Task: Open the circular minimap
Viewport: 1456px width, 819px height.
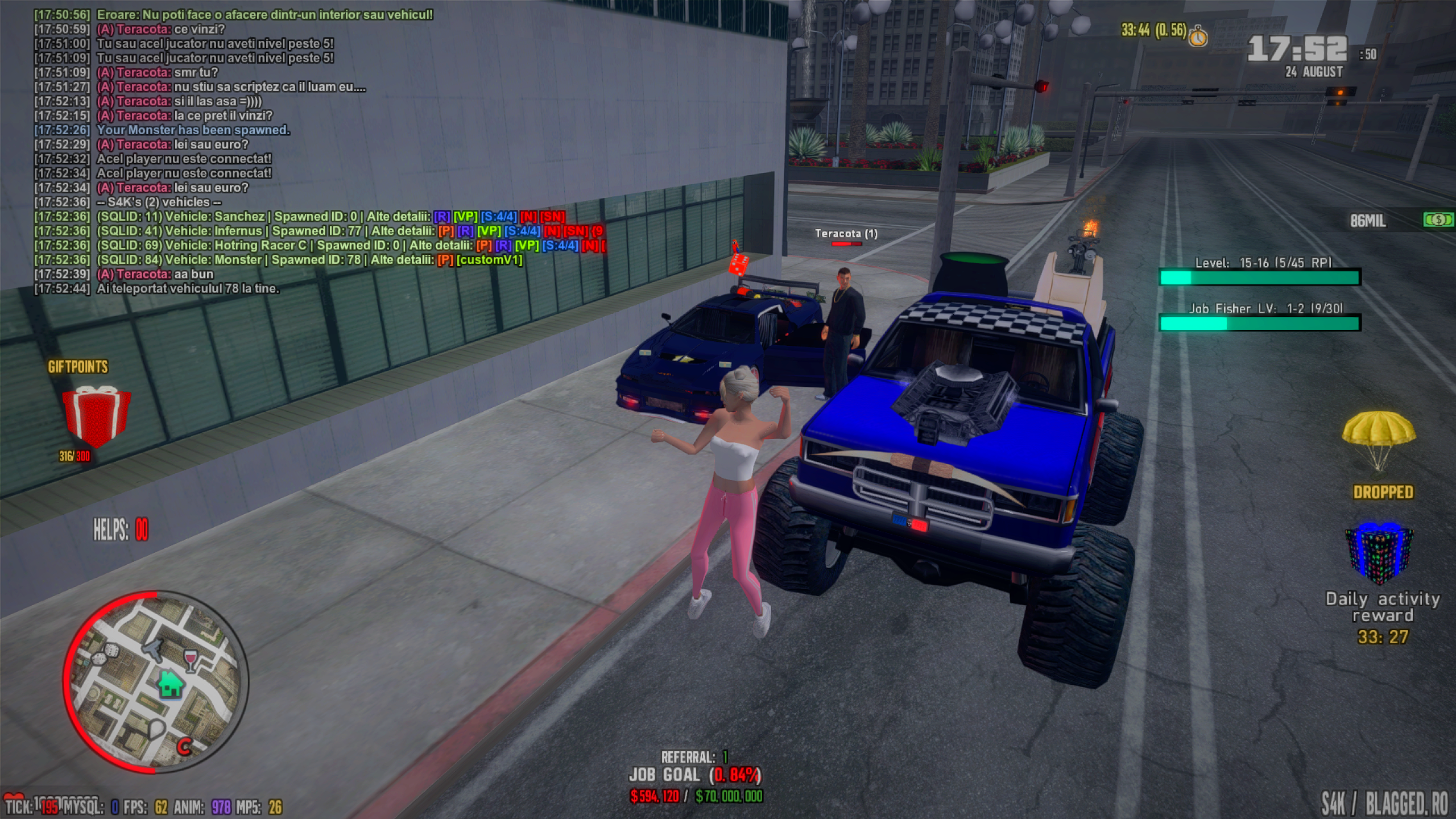Action: point(155,682)
